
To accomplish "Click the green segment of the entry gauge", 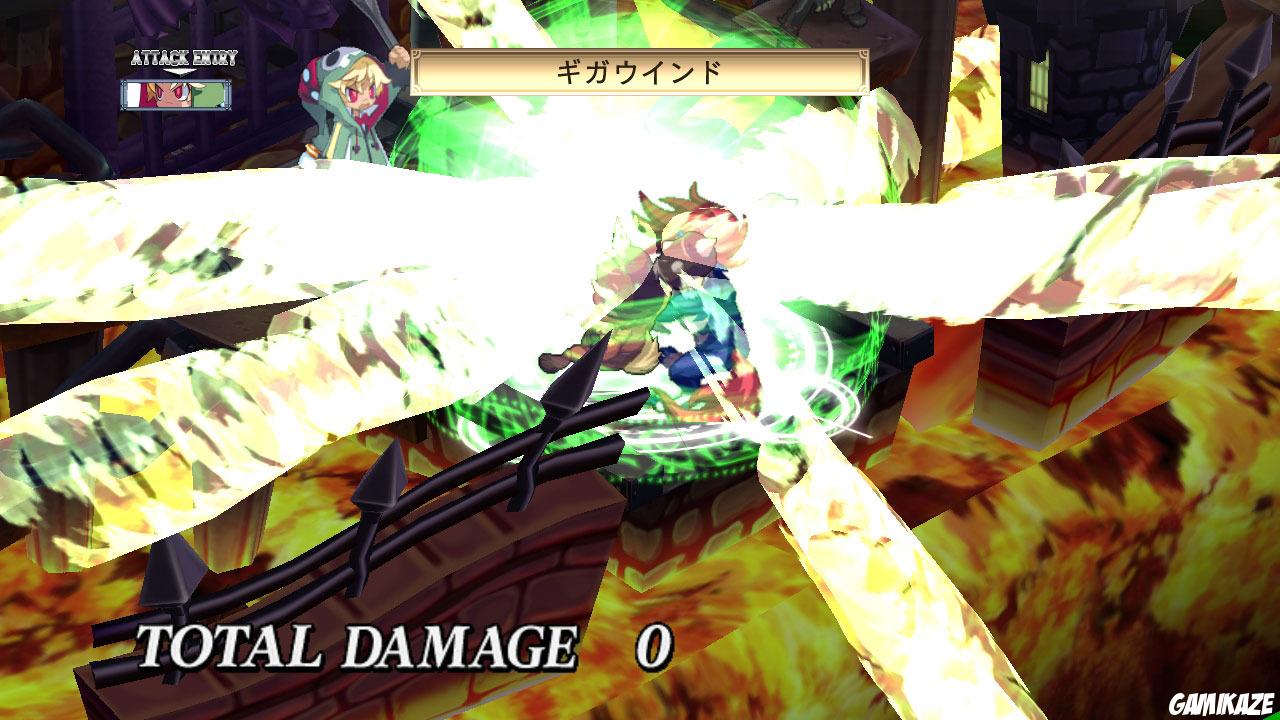I will [x=210, y=95].
